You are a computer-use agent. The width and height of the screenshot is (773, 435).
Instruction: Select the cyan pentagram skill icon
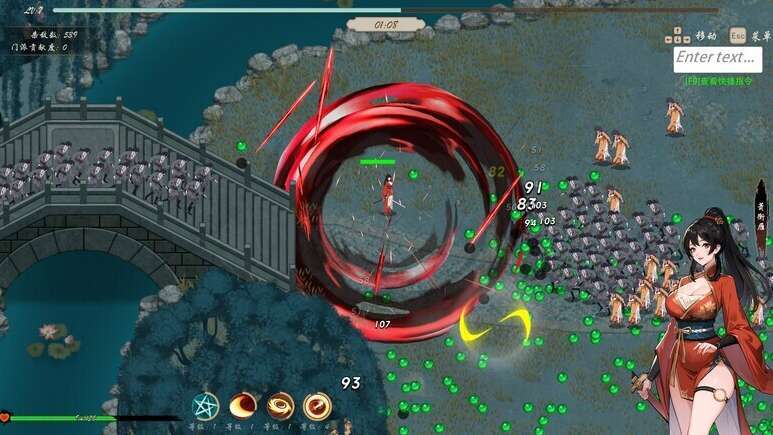[205, 406]
